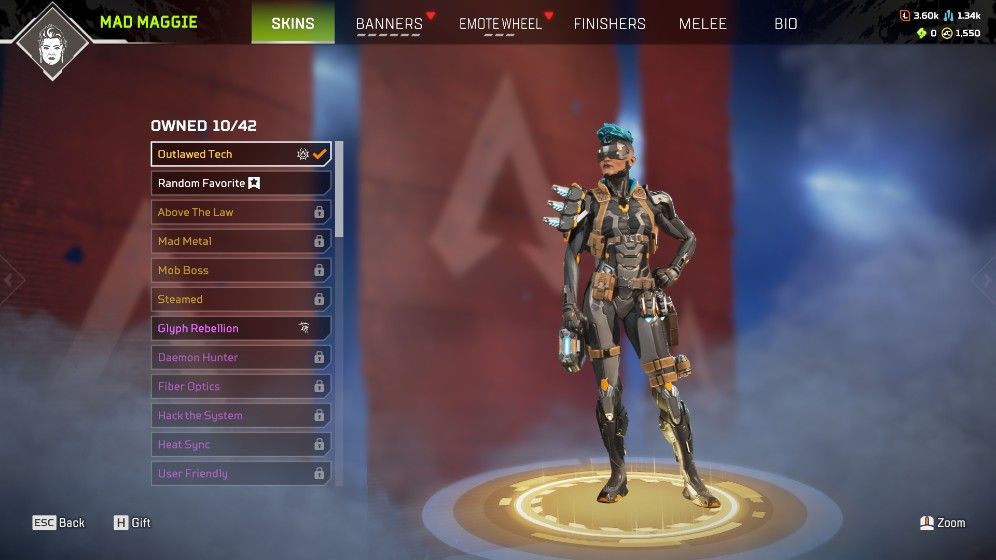The width and height of the screenshot is (996, 560).
Task: Select the Melee tab
Action: [702, 24]
